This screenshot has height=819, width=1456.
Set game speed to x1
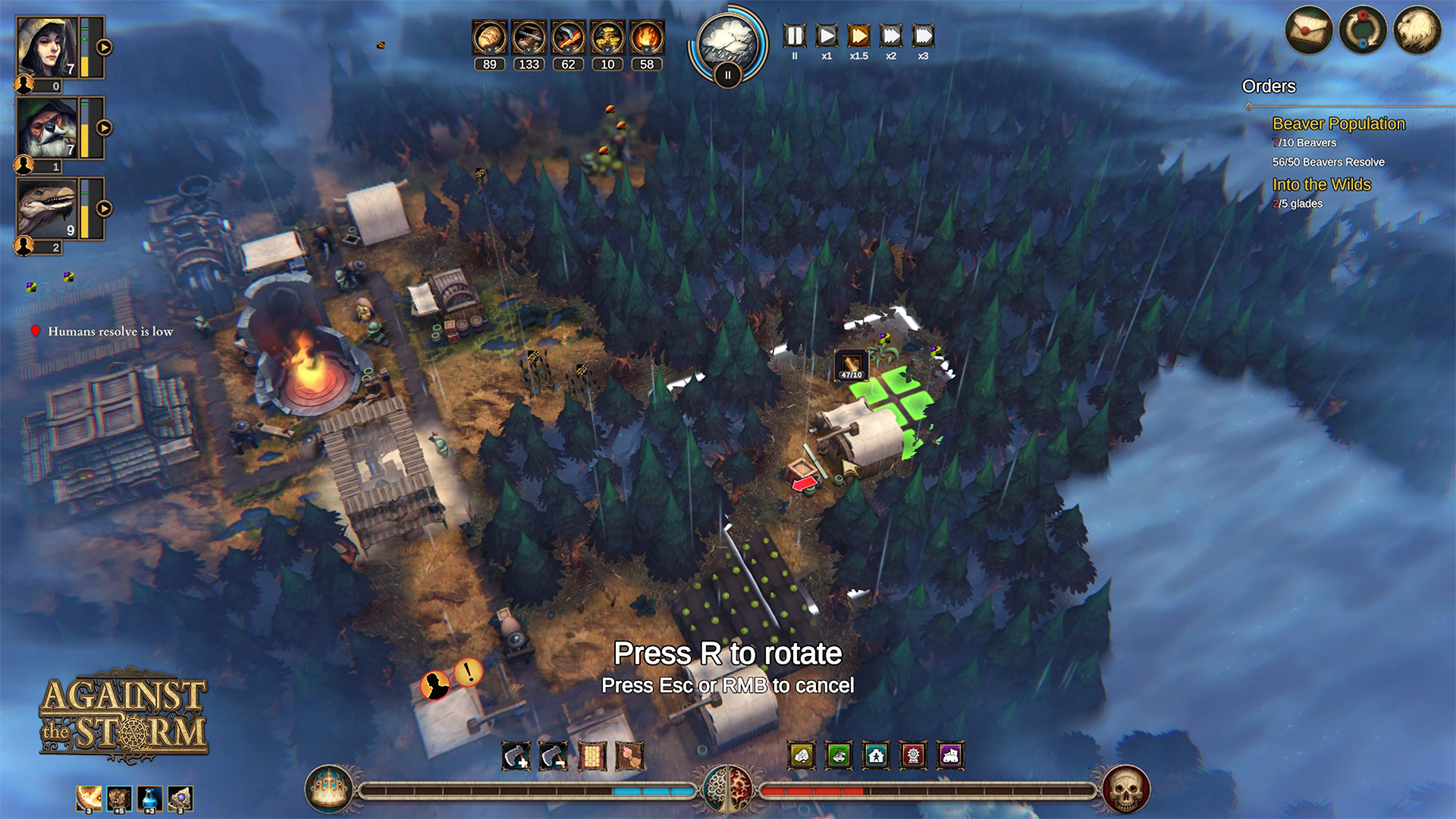(827, 36)
